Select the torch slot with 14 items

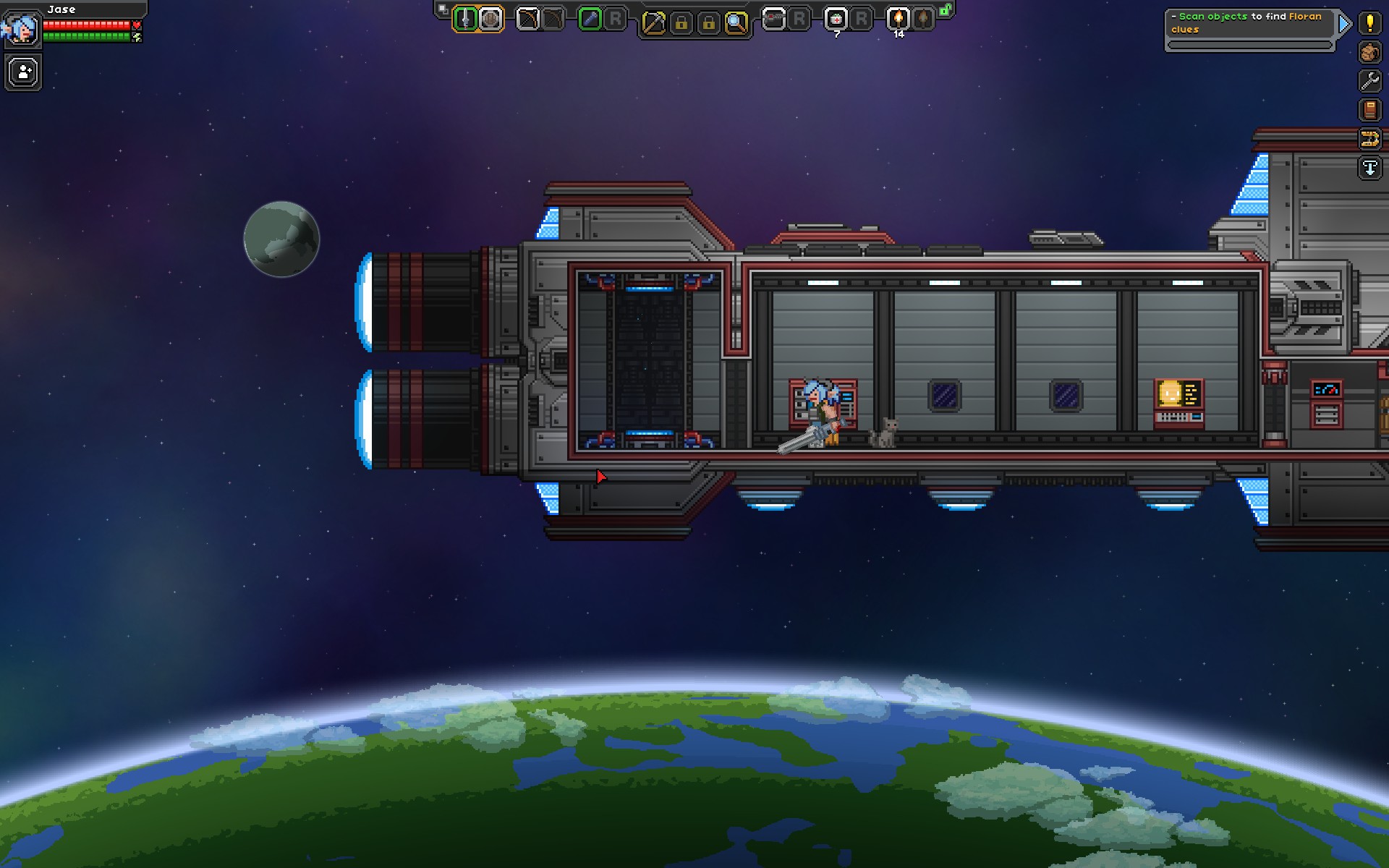[899, 20]
